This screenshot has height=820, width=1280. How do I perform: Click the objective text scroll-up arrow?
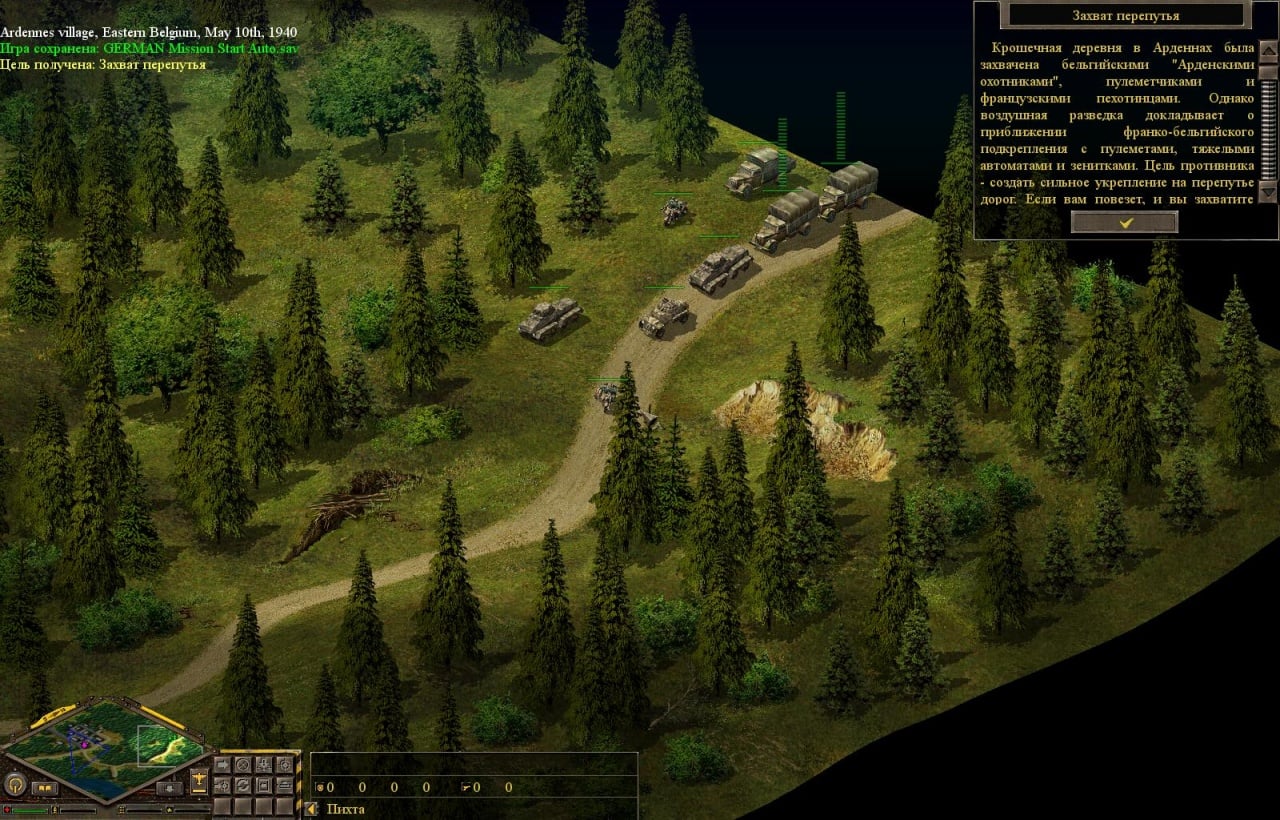1268,52
